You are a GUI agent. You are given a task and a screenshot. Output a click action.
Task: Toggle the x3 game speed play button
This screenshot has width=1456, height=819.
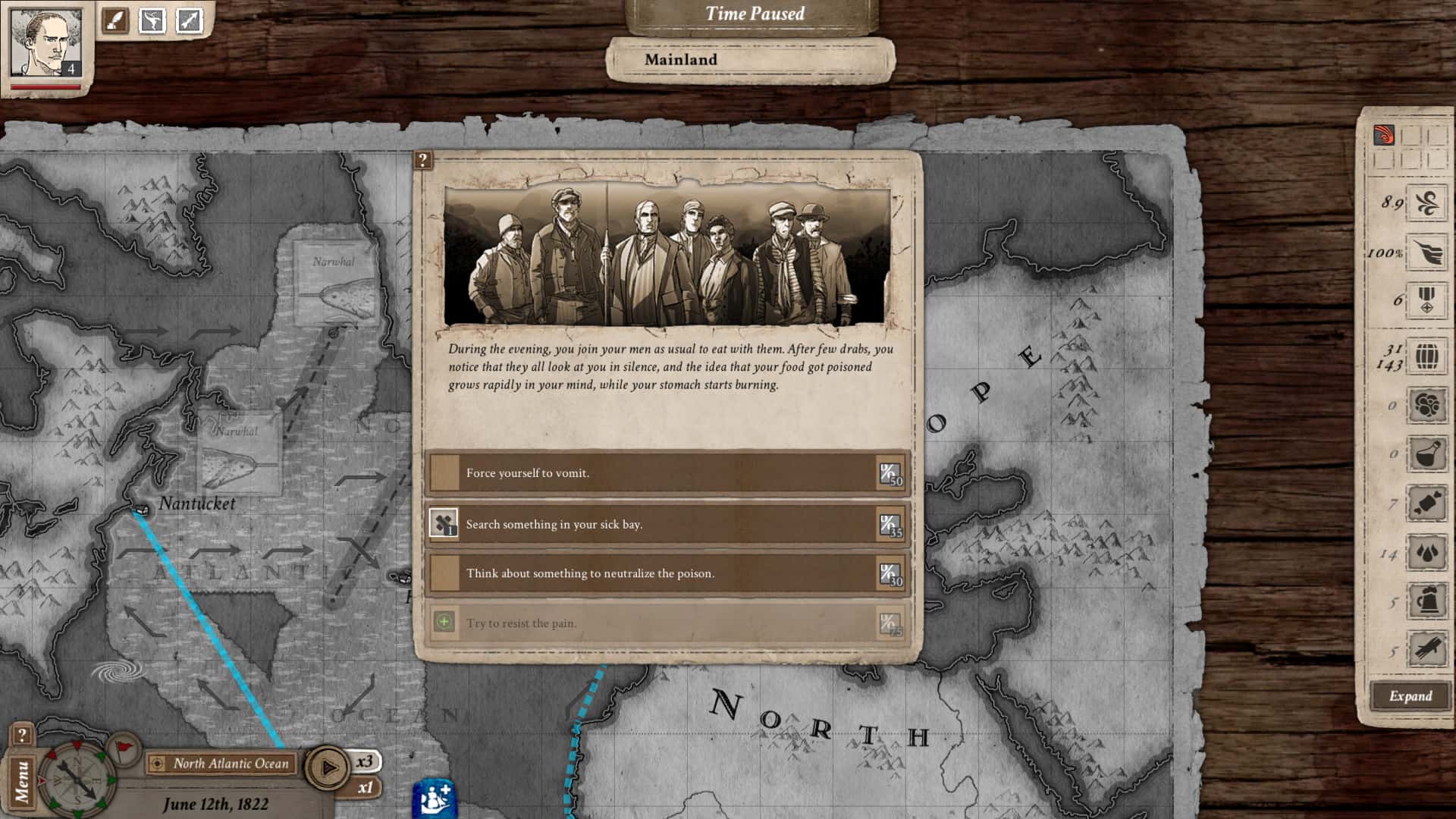click(x=329, y=766)
